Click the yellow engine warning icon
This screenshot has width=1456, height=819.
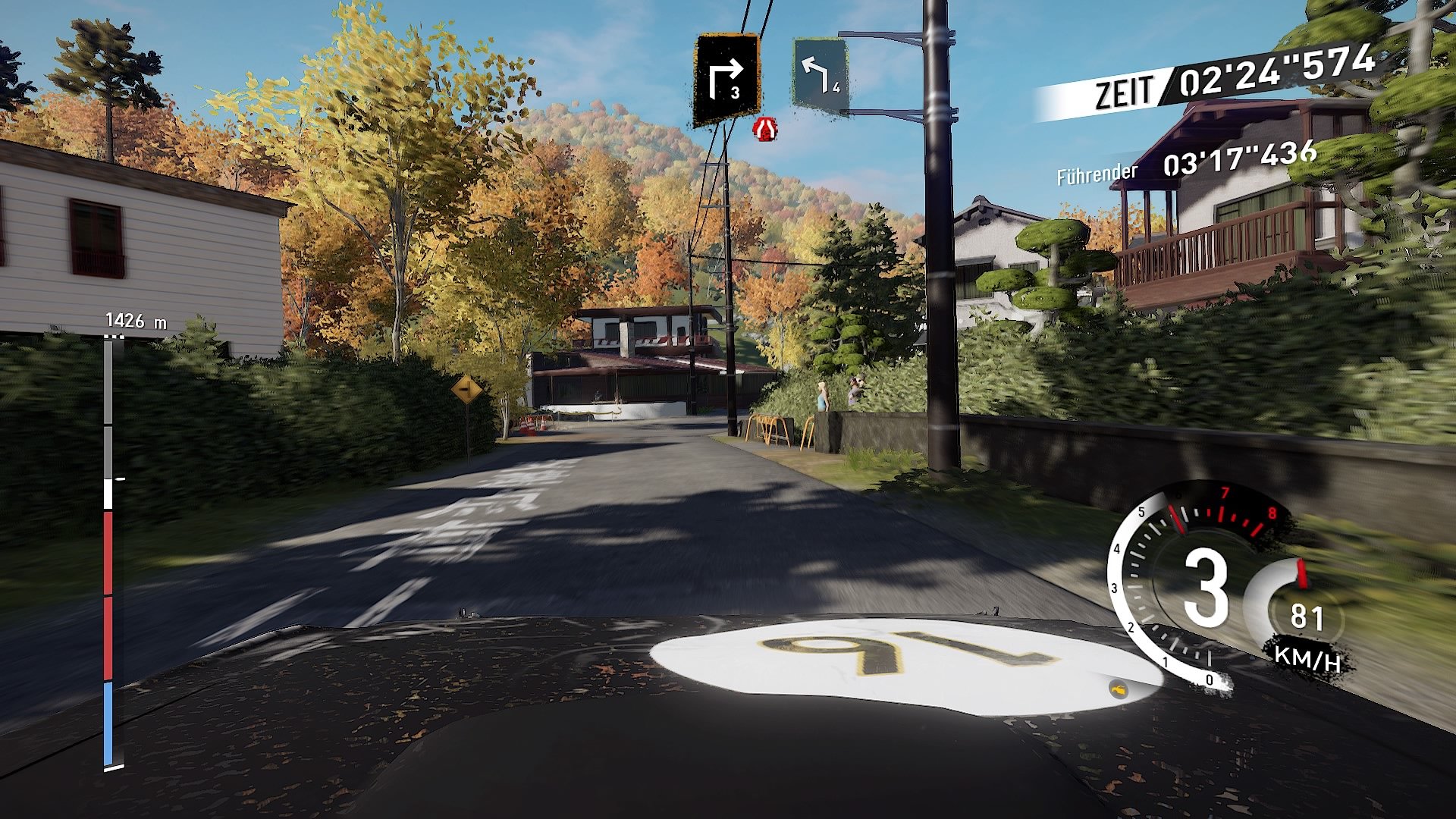pyautogui.click(x=1119, y=689)
